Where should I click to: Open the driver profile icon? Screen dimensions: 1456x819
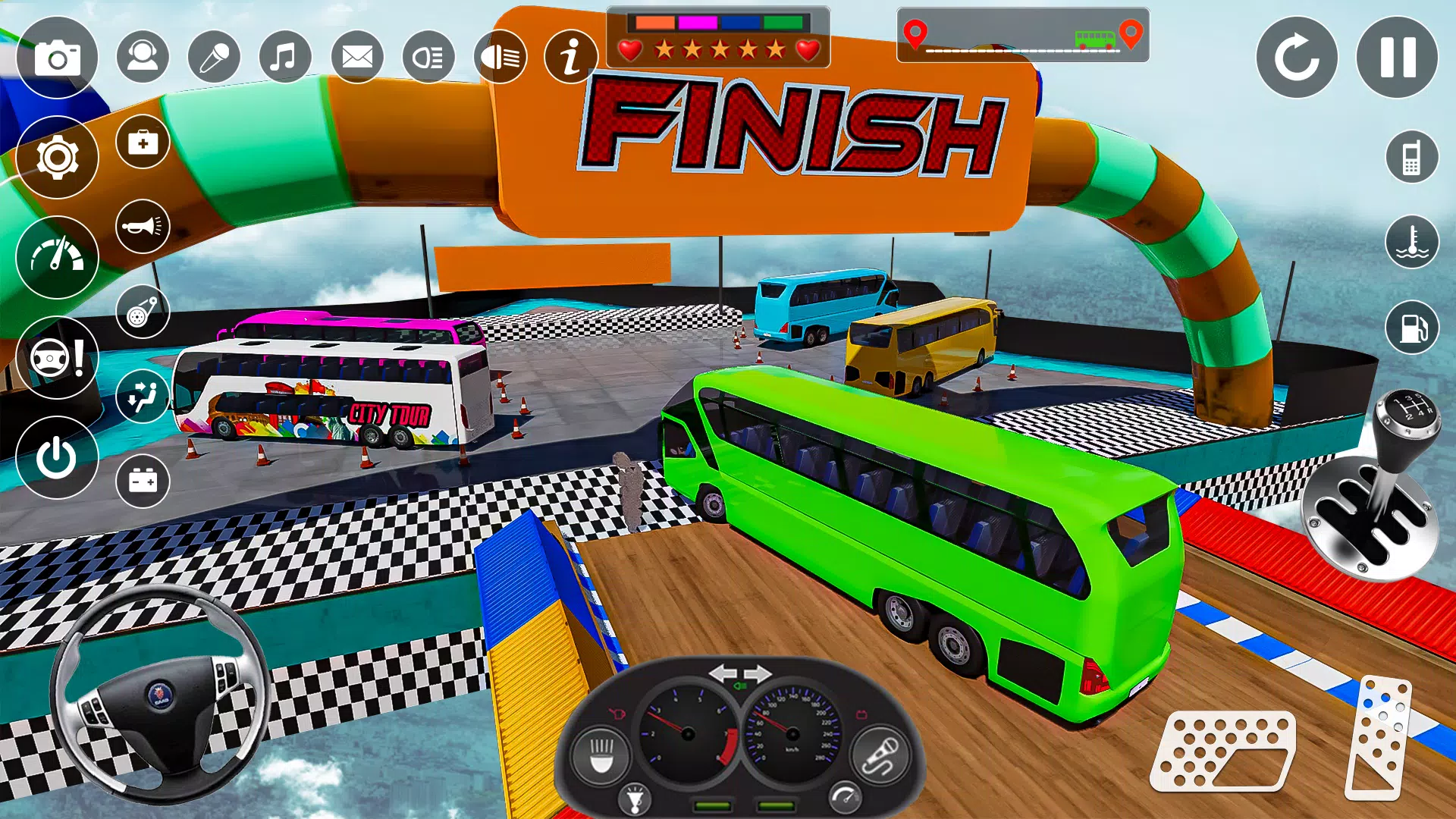tap(143, 57)
